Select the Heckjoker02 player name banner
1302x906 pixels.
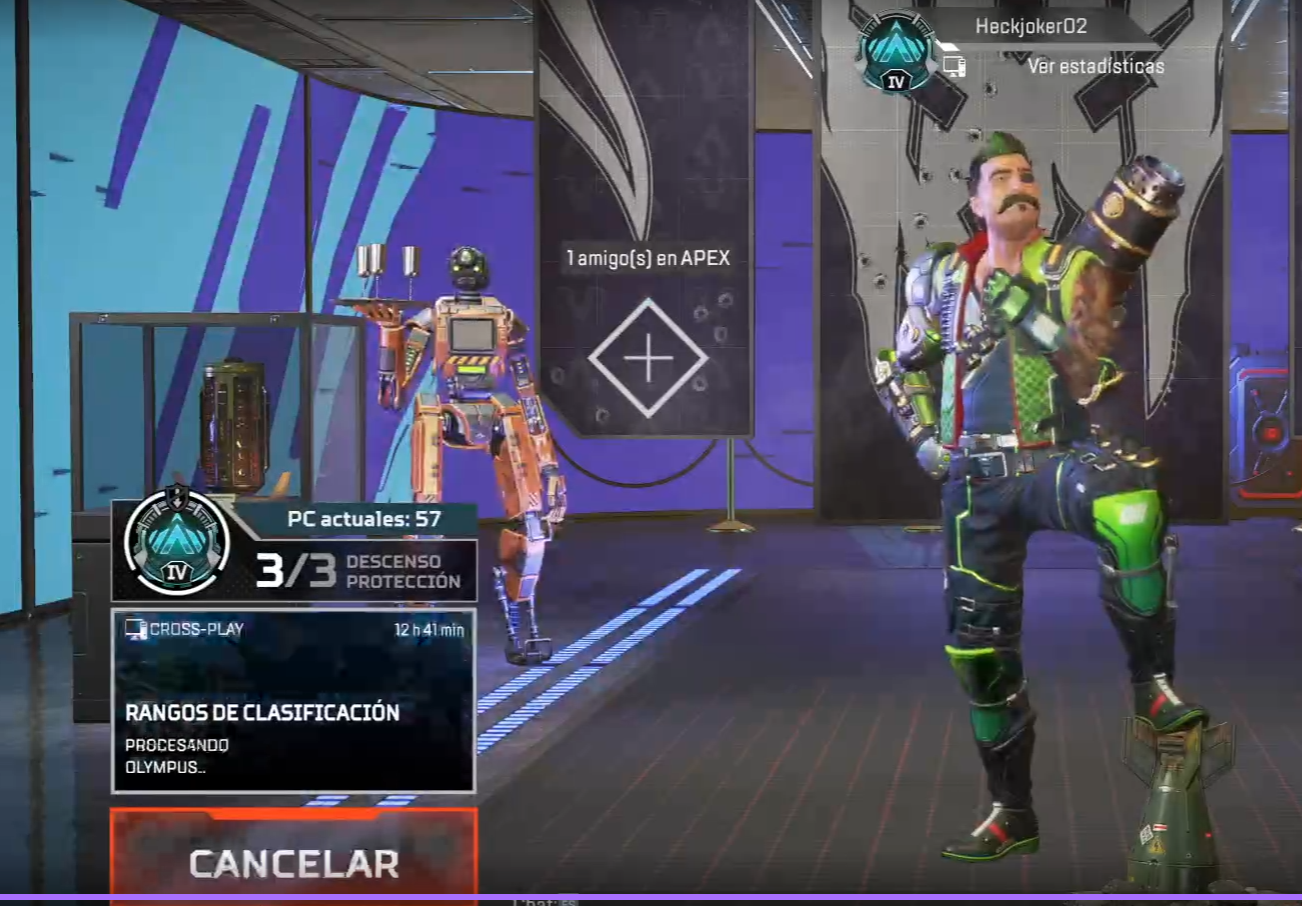click(1030, 27)
